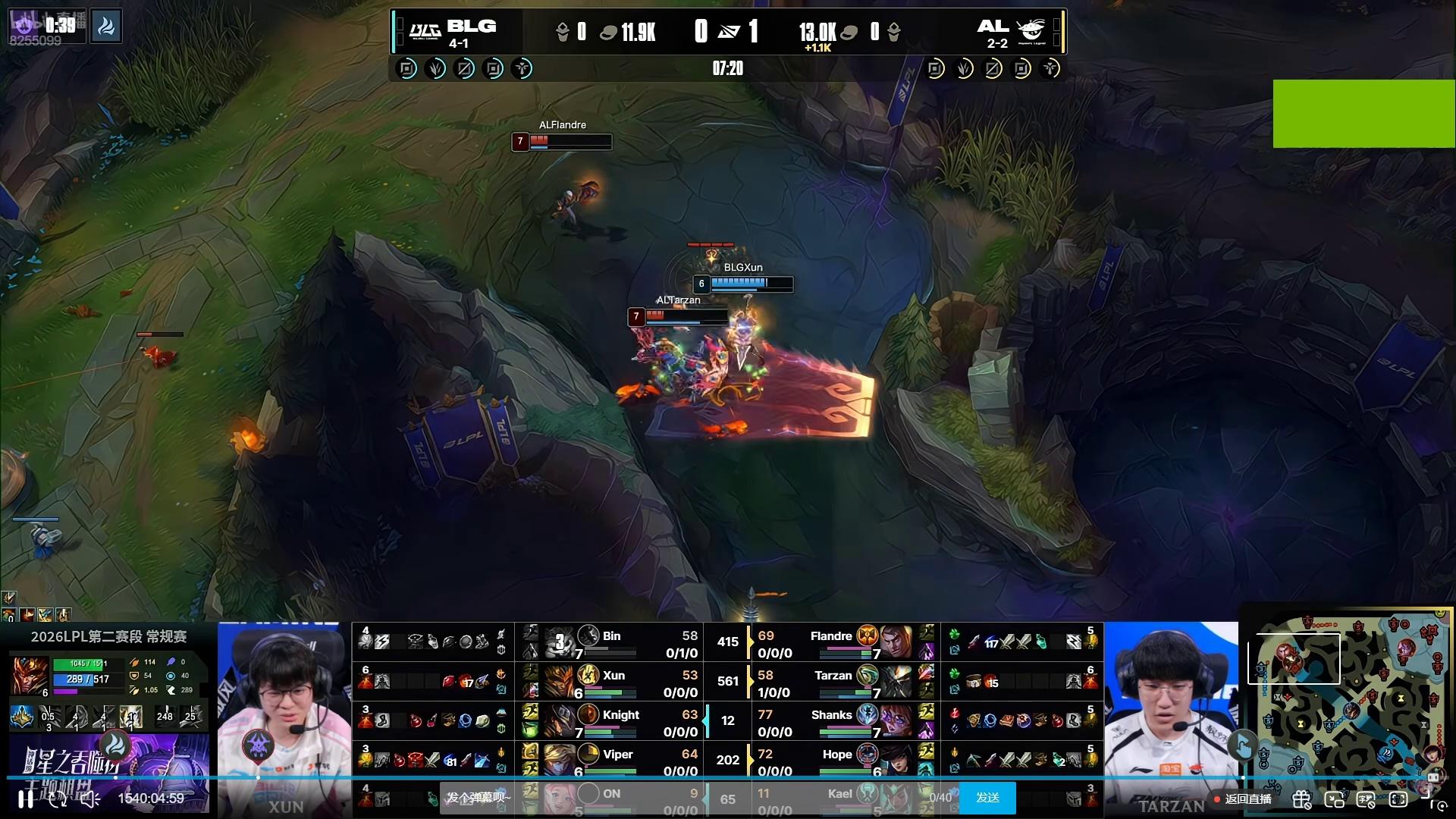The image size is (1456, 819).
Task: Select Tarzan's champion portrait on scoreboard
Action: [896, 681]
